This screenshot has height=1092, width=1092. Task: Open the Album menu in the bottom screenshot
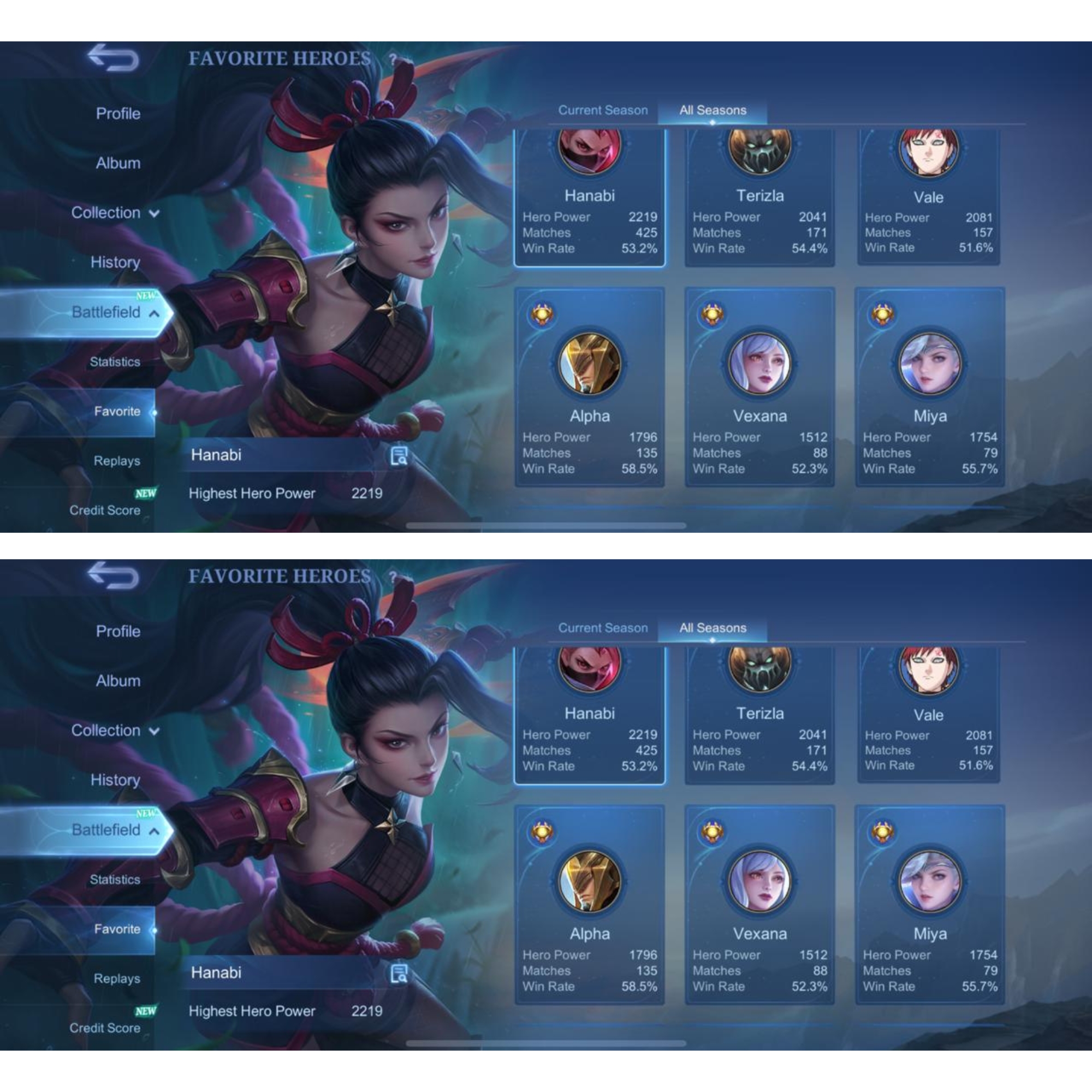point(117,681)
